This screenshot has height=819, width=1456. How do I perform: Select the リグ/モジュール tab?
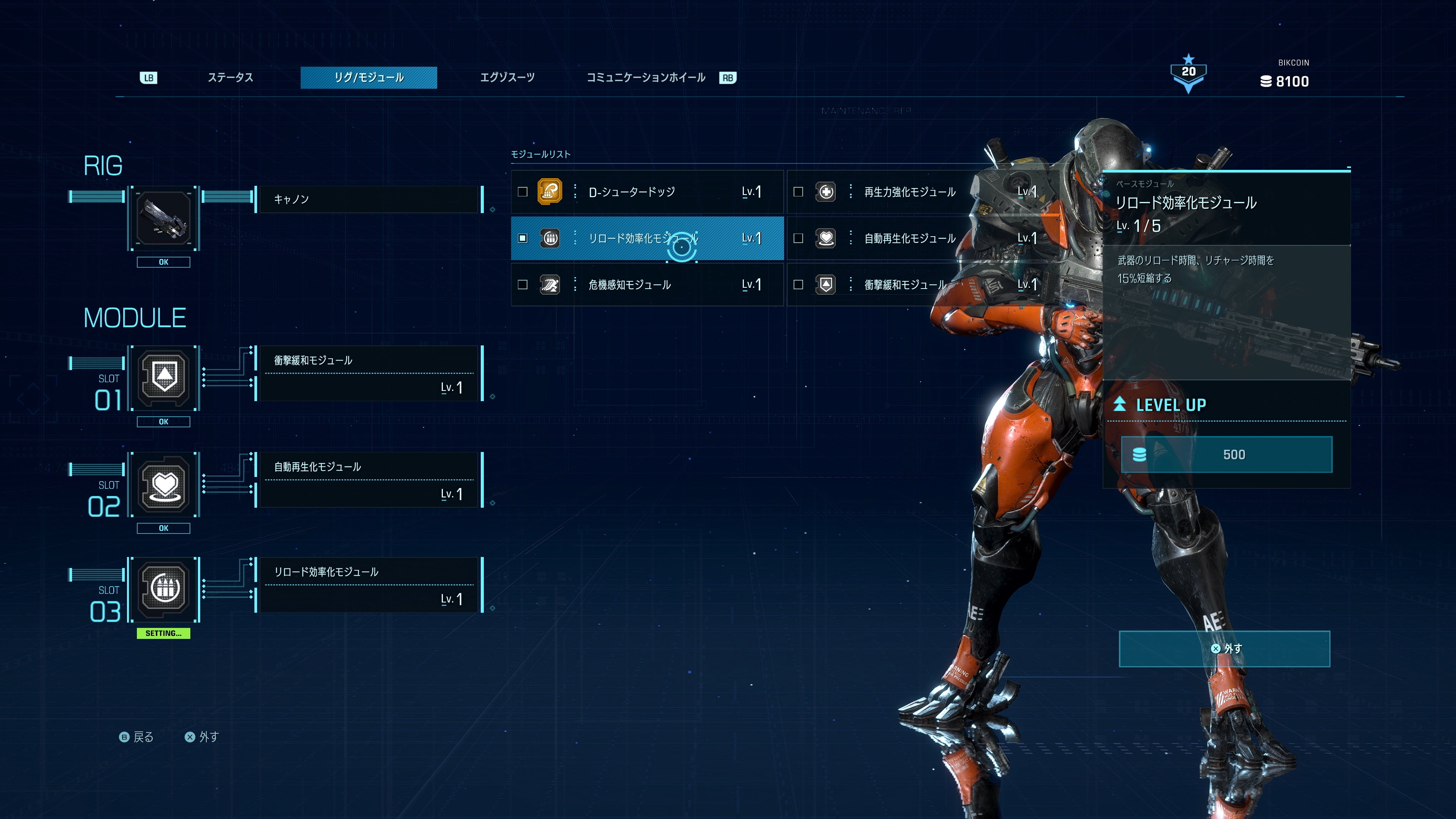[369, 77]
